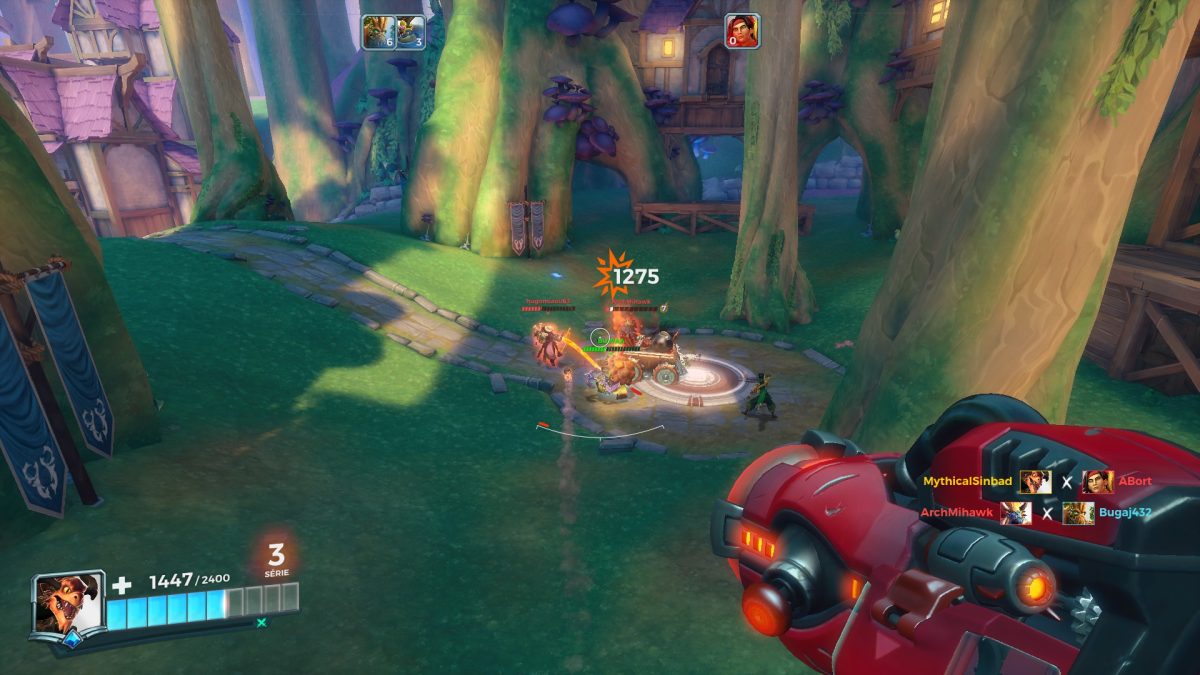Click the dragon champion portrait beside the health bar
This screenshot has height=675, width=1200.
[67, 603]
